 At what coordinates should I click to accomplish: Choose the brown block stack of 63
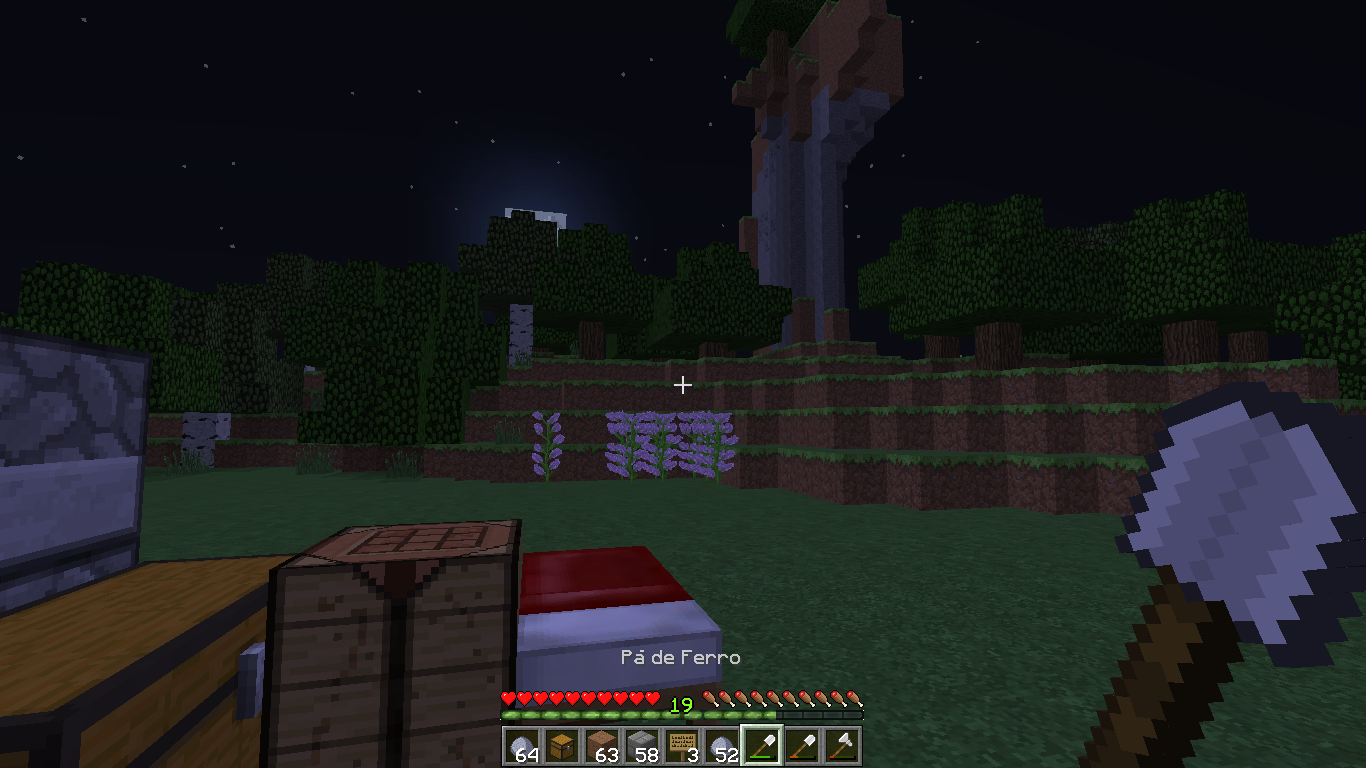pyautogui.click(x=602, y=746)
